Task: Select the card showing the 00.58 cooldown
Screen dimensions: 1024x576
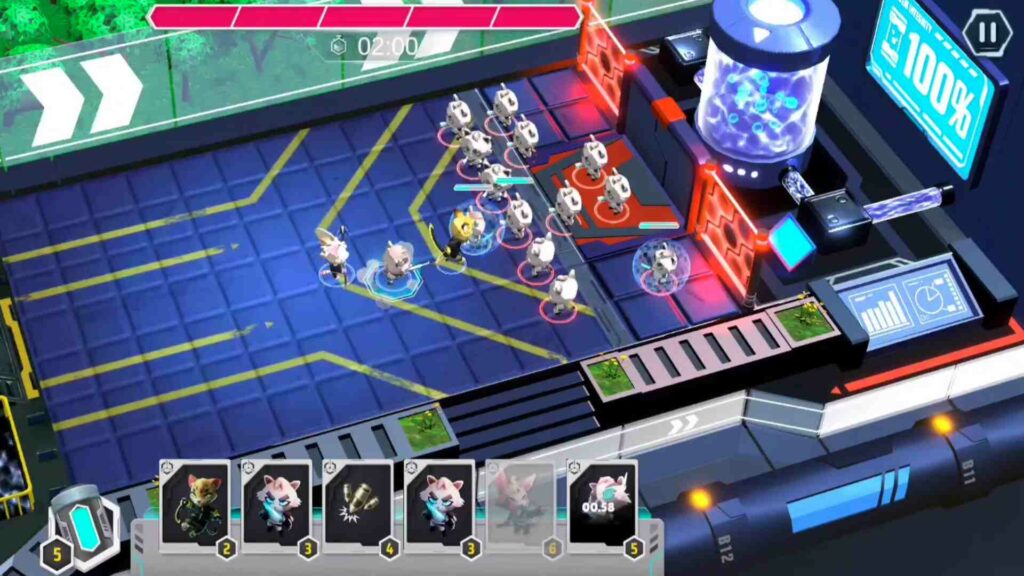Action: [602, 502]
